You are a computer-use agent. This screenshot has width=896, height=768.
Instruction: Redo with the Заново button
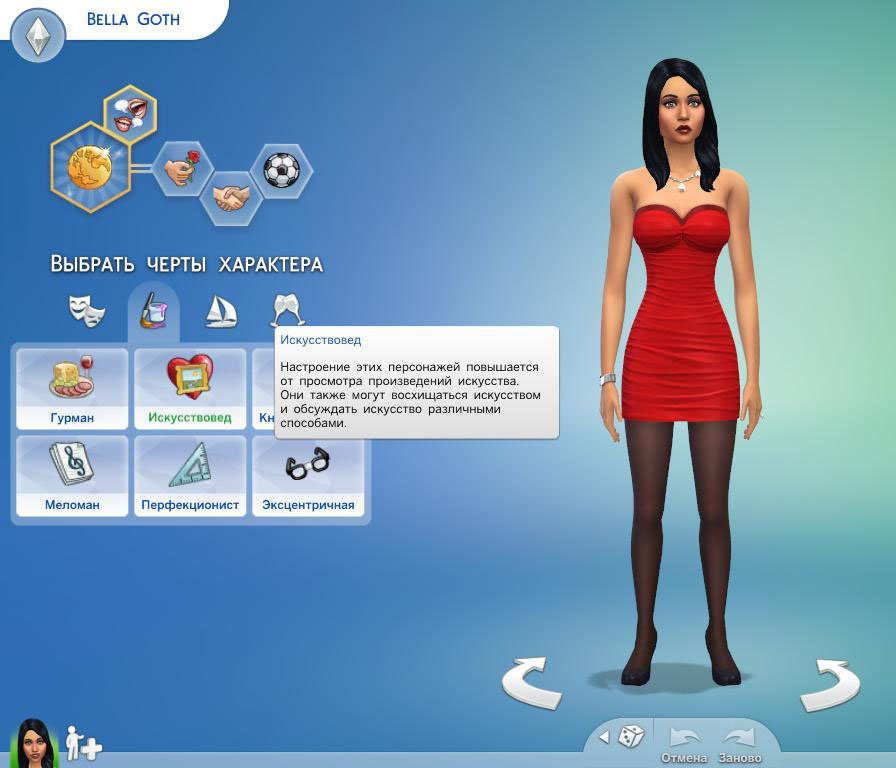(x=740, y=745)
